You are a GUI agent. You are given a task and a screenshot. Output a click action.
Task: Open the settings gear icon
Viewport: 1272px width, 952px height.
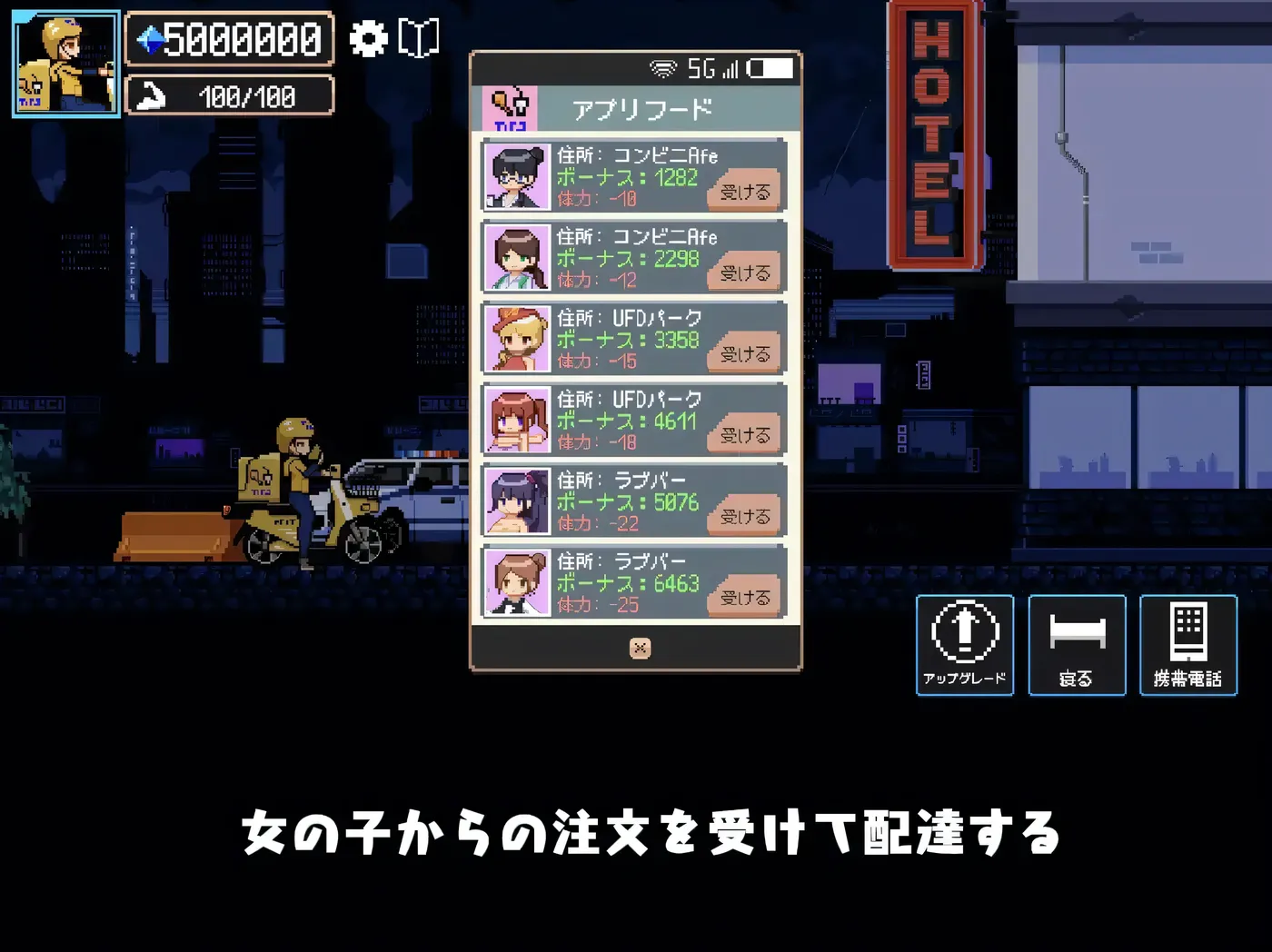click(x=368, y=39)
